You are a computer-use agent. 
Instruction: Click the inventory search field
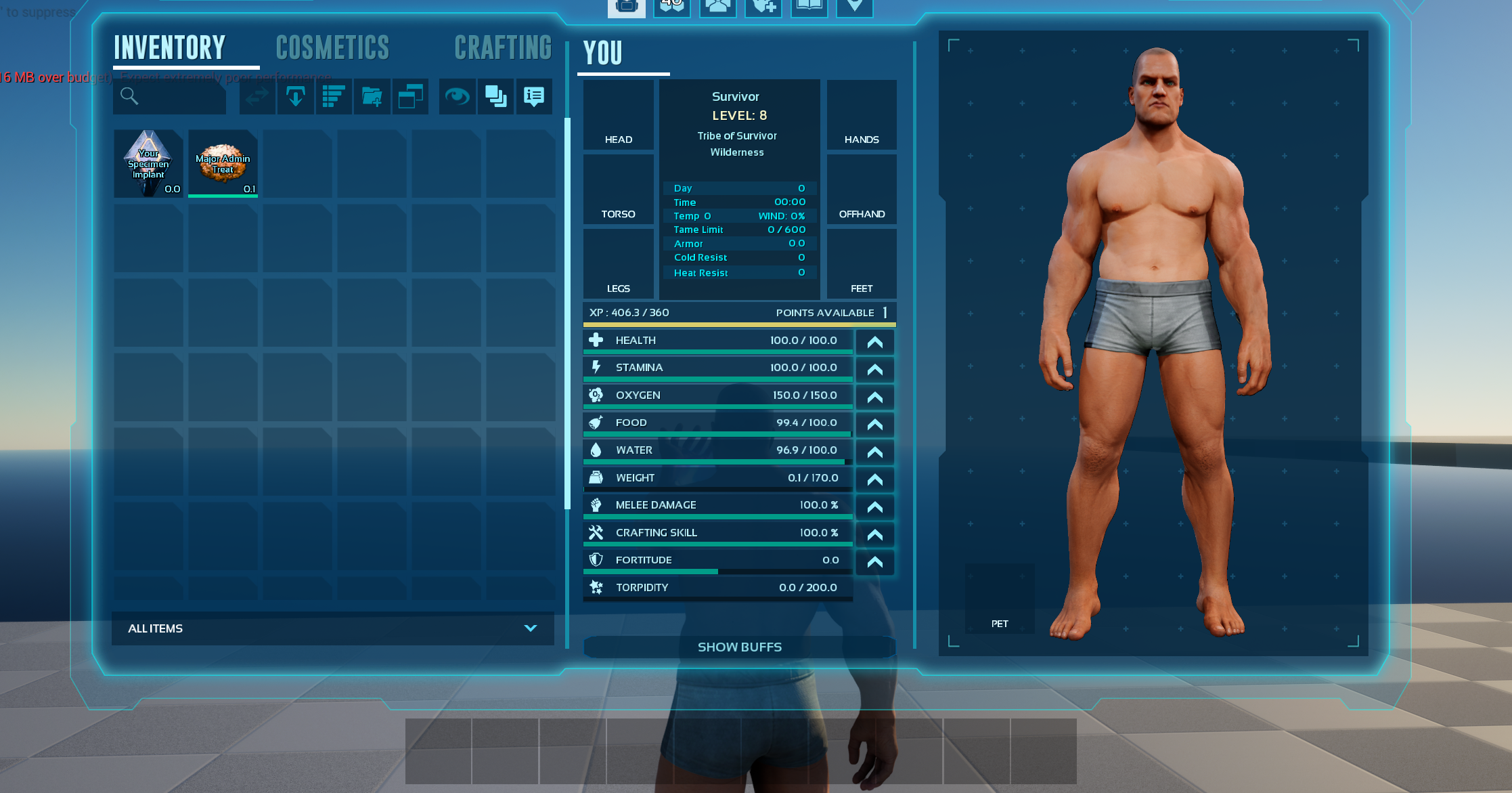tap(171, 97)
